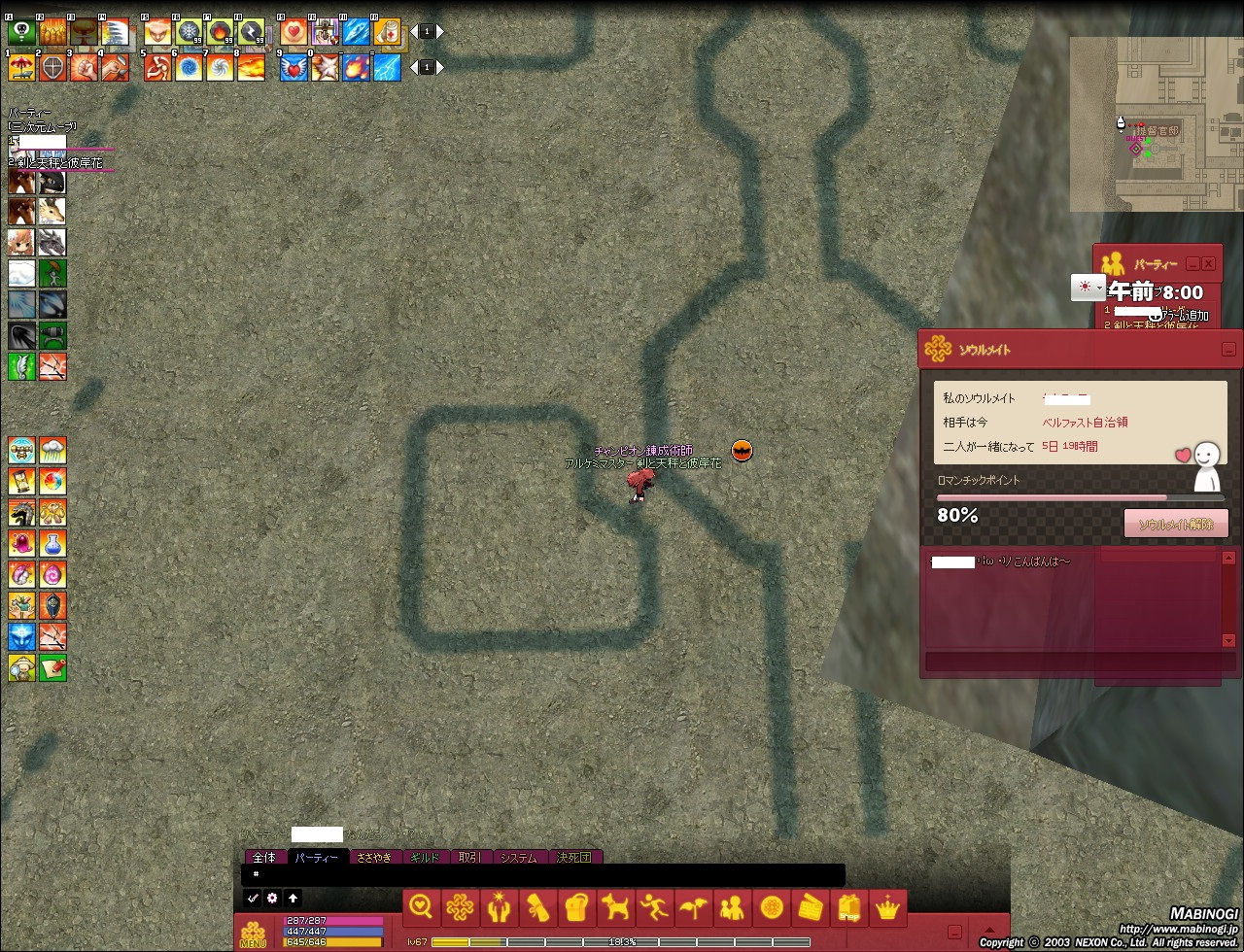The width and height of the screenshot is (1244, 952).
Task: Switch to the ギルド chat tab
Action: 425,858
